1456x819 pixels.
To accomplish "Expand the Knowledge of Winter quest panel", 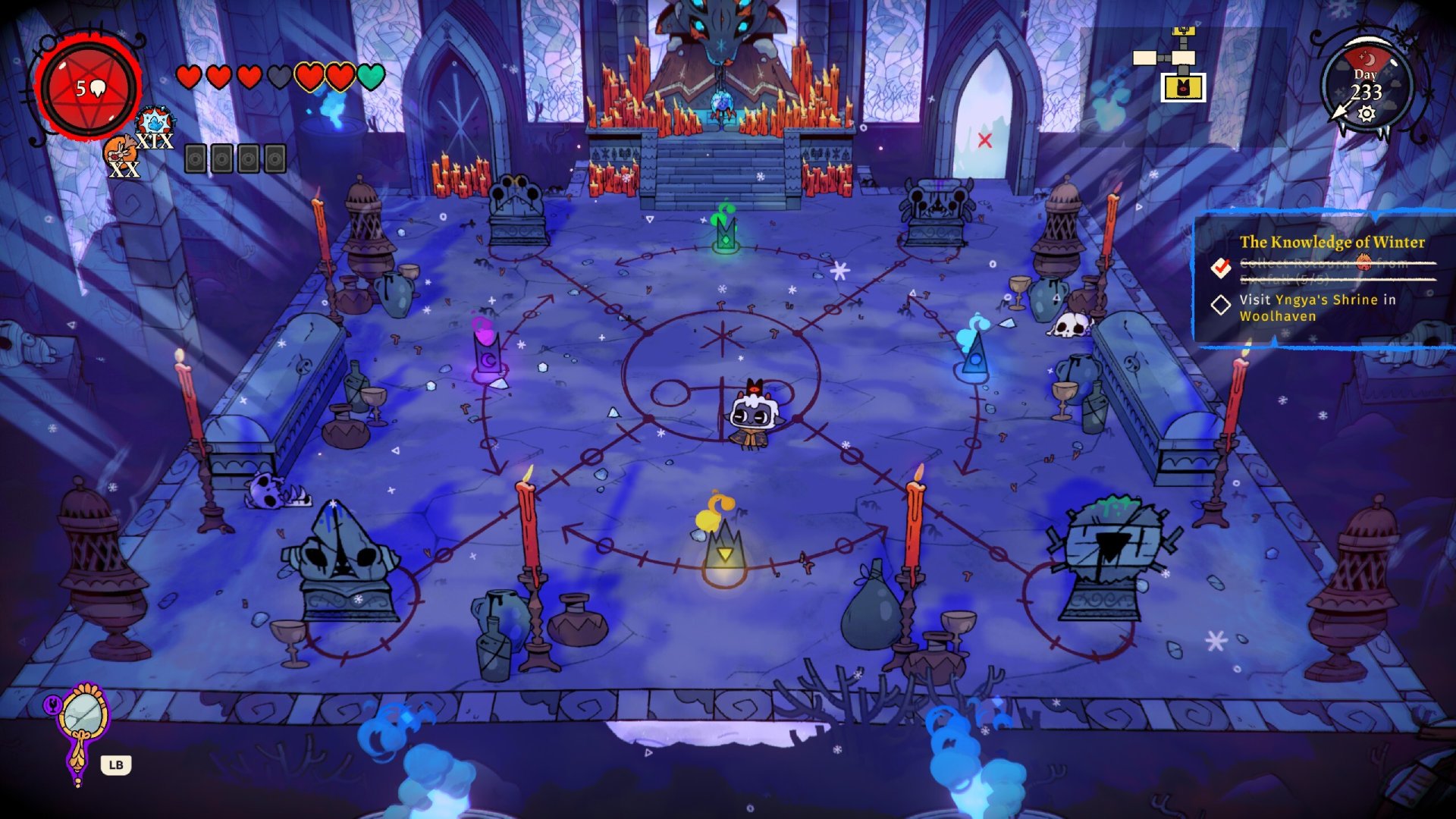I will coord(1331,241).
